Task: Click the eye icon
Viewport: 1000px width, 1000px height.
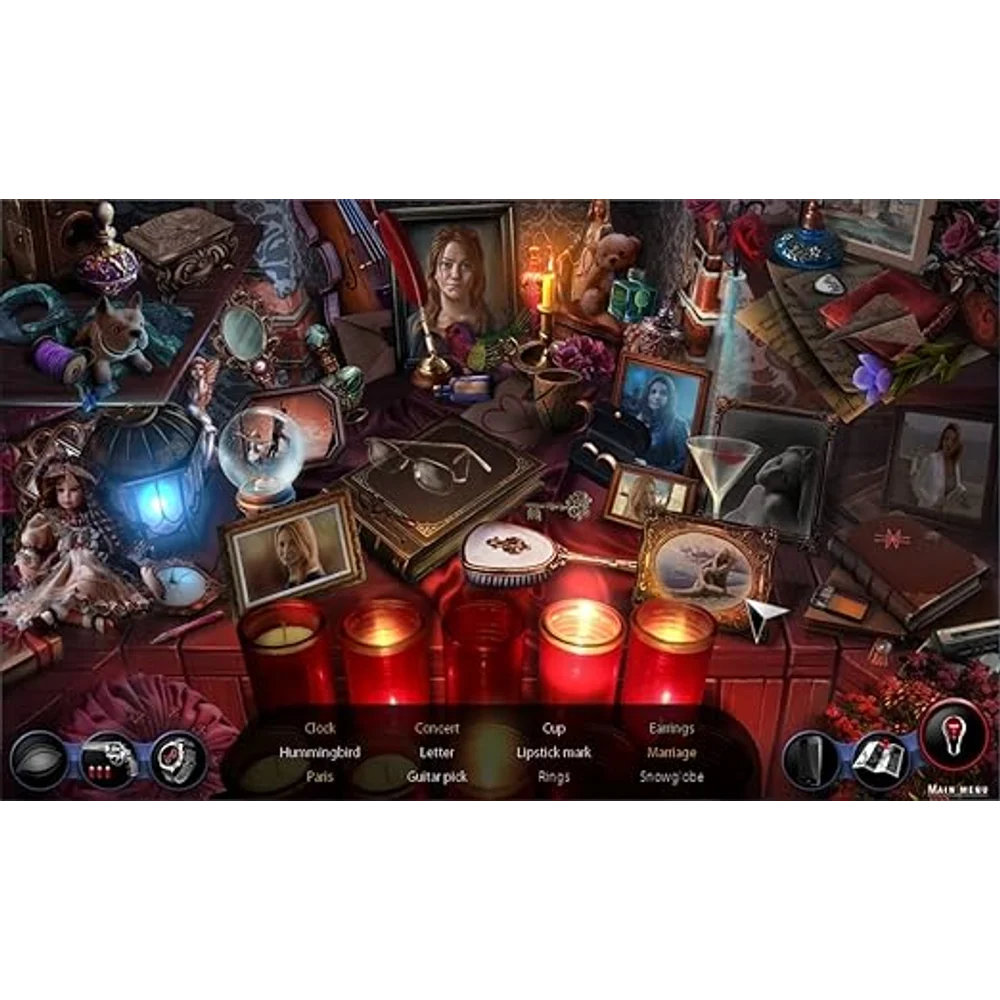Action: coord(39,761)
